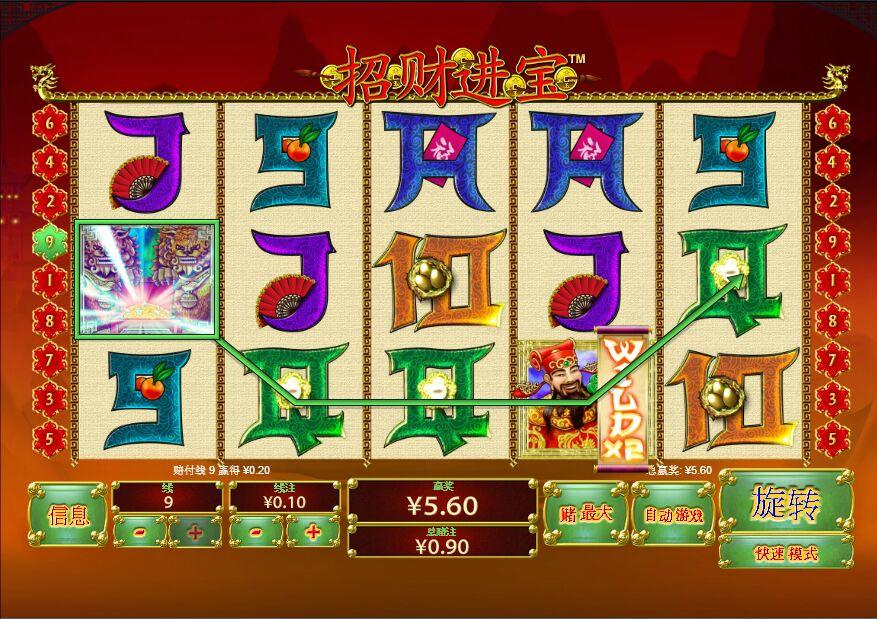Decrease the number of lines (线)

click(138, 531)
